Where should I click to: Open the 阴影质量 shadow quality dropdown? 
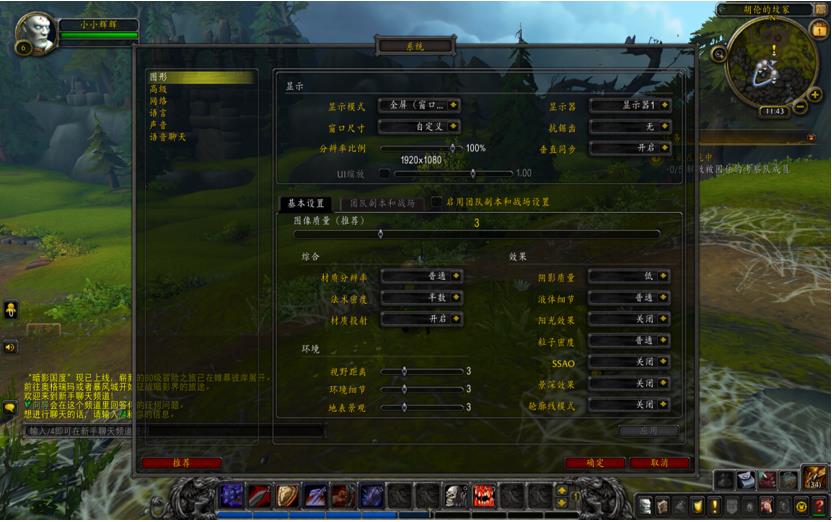[x=629, y=276]
